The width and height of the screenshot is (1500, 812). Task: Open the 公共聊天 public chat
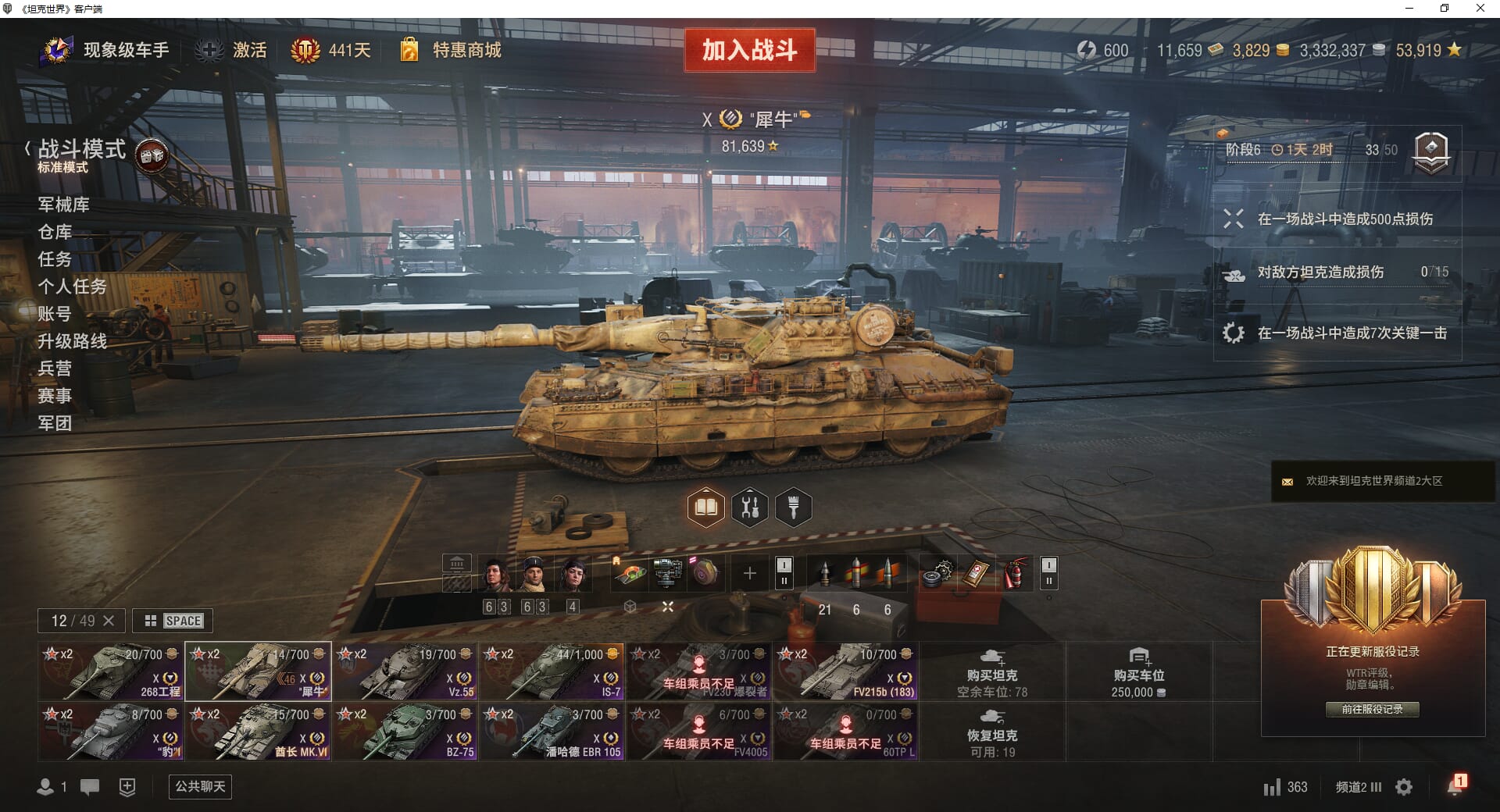click(200, 786)
